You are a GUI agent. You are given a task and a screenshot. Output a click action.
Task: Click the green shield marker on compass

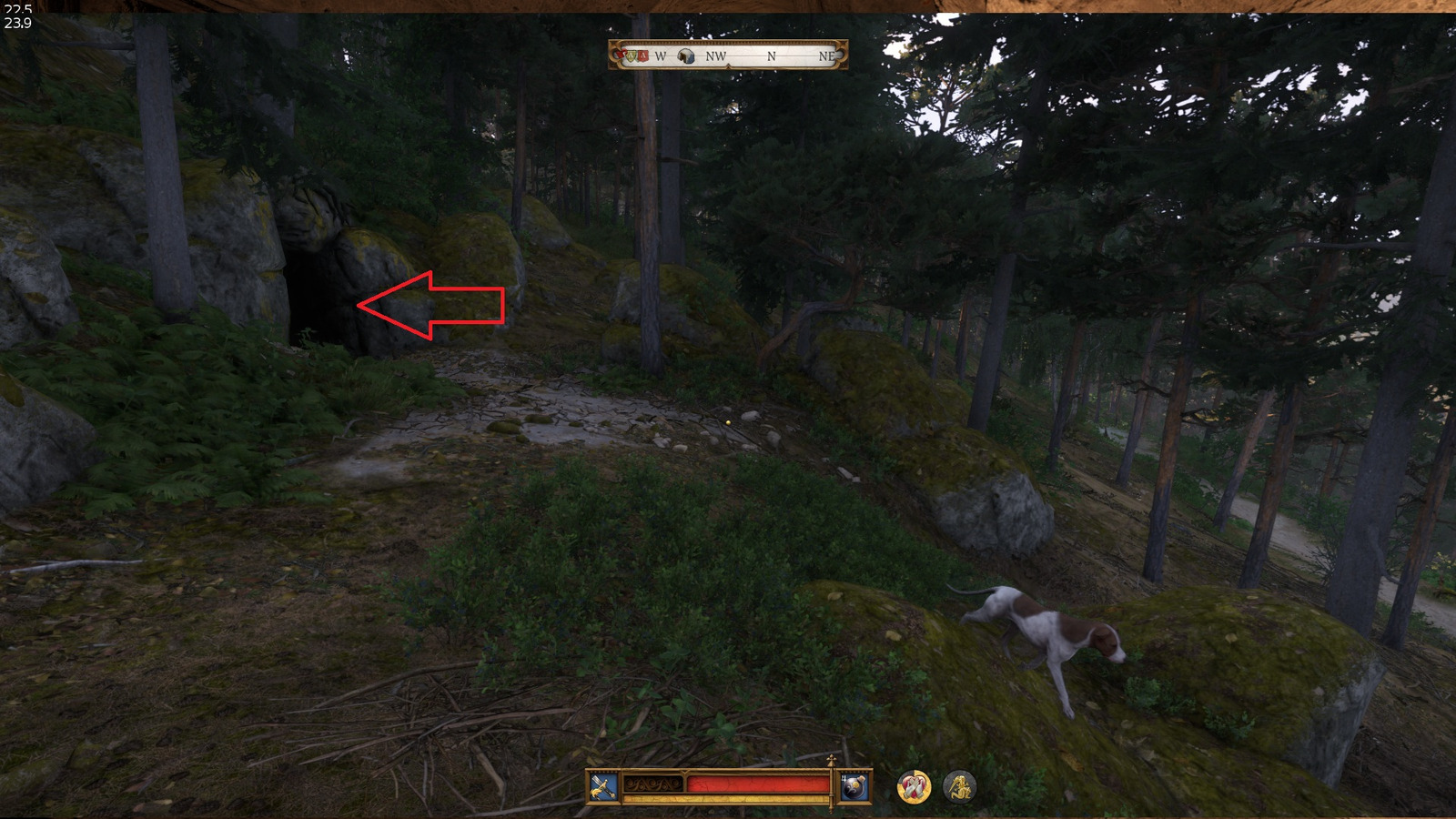point(632,56)
